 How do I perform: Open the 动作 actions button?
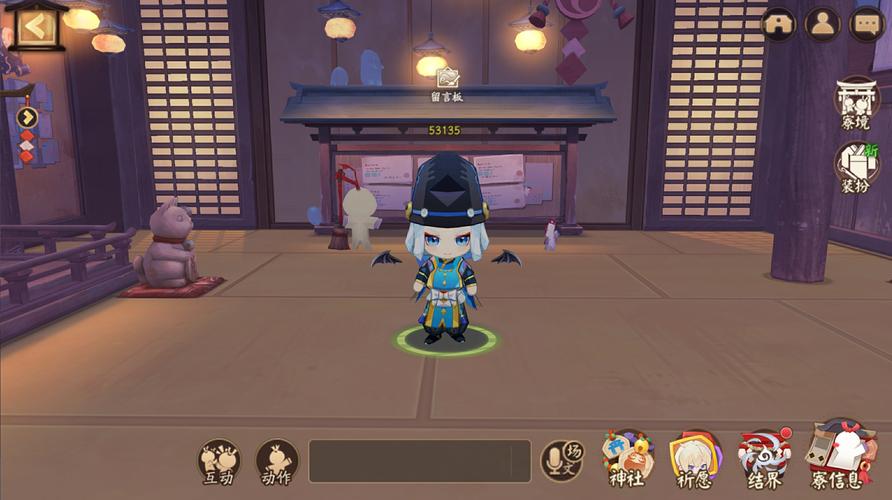[x=276, y=462]
